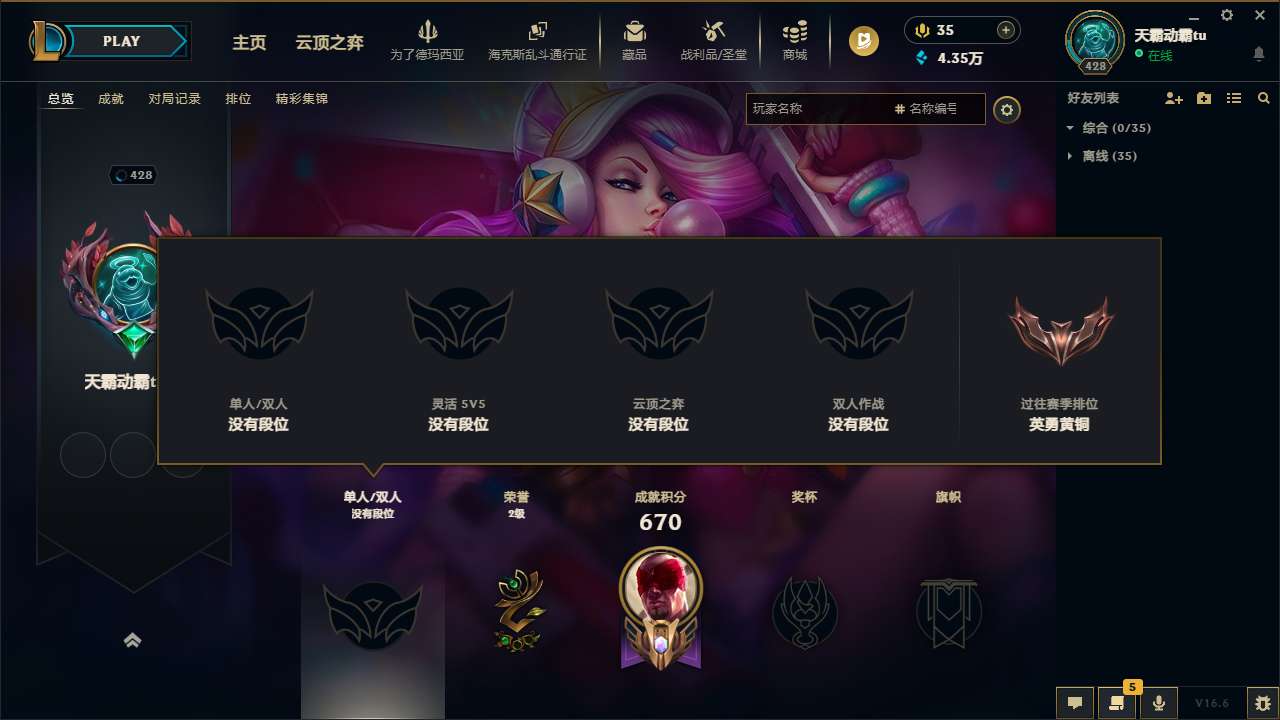Mute the microphone in the bottom bar

click(1158, 703)
